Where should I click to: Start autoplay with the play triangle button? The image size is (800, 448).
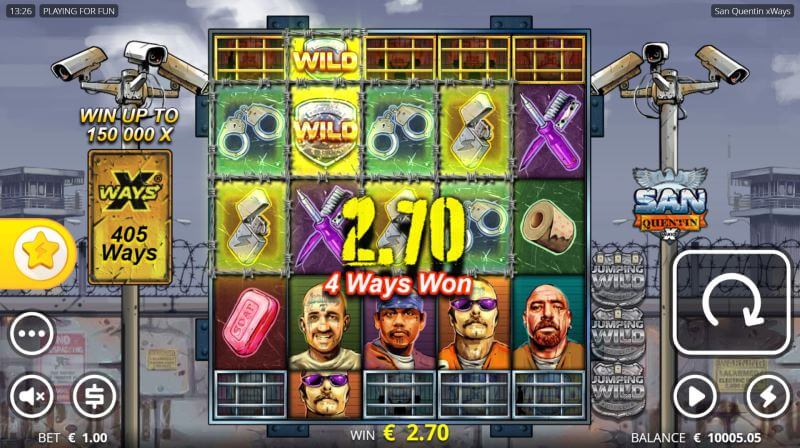(696, 394)
